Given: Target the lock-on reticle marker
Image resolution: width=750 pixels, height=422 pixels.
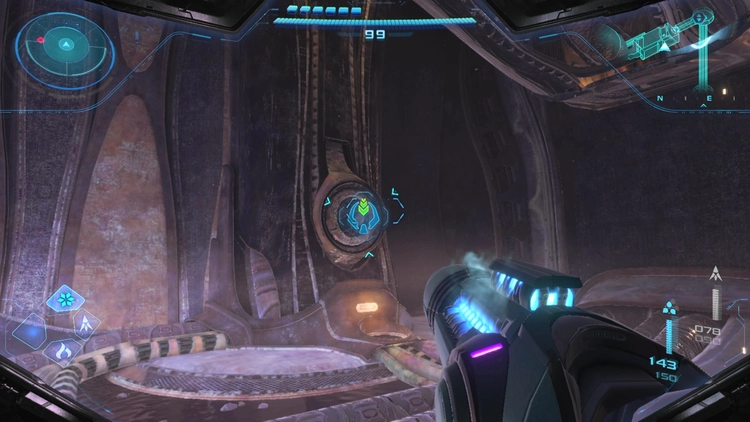Looking at the screenshot, I should [x=363, y=212].
